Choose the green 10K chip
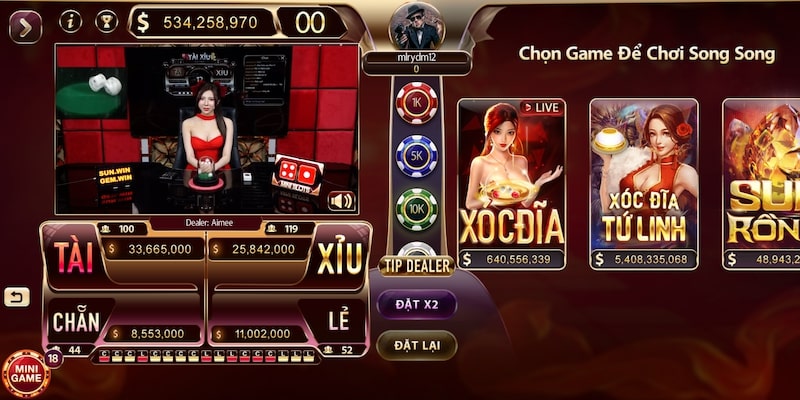Screen dimensions: 800x400 click(416, 209)
